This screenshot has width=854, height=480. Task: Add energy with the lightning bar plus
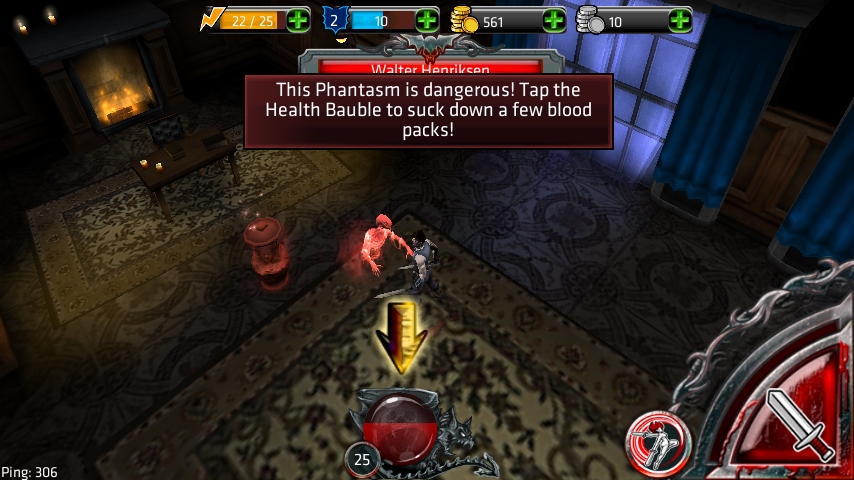point(298,20)
